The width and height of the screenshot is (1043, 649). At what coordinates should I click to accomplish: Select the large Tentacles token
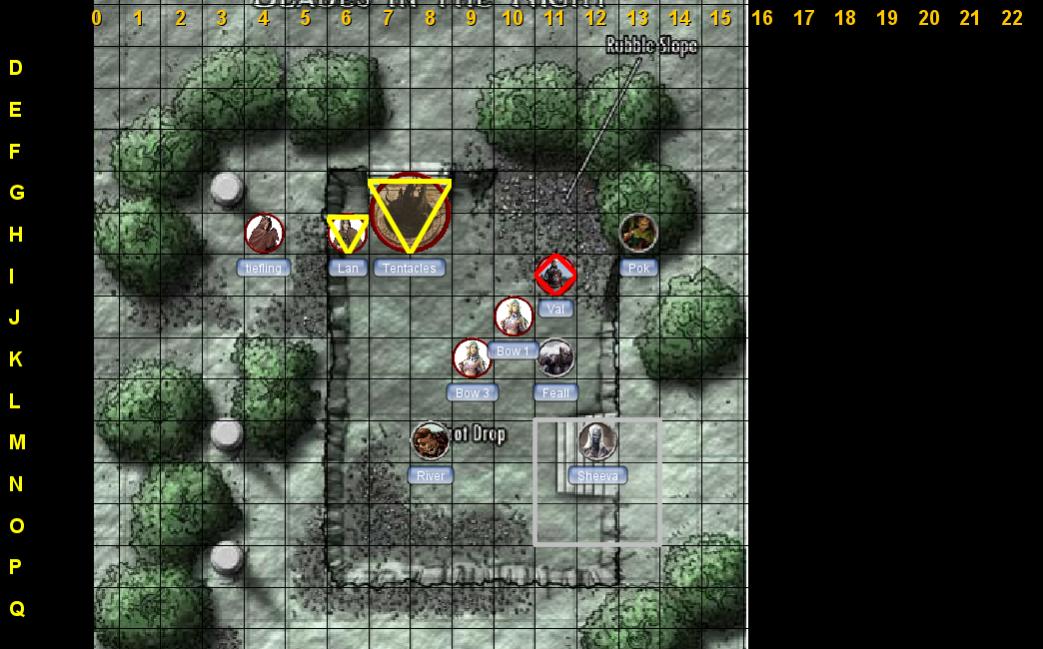click(x=409, y=213)
